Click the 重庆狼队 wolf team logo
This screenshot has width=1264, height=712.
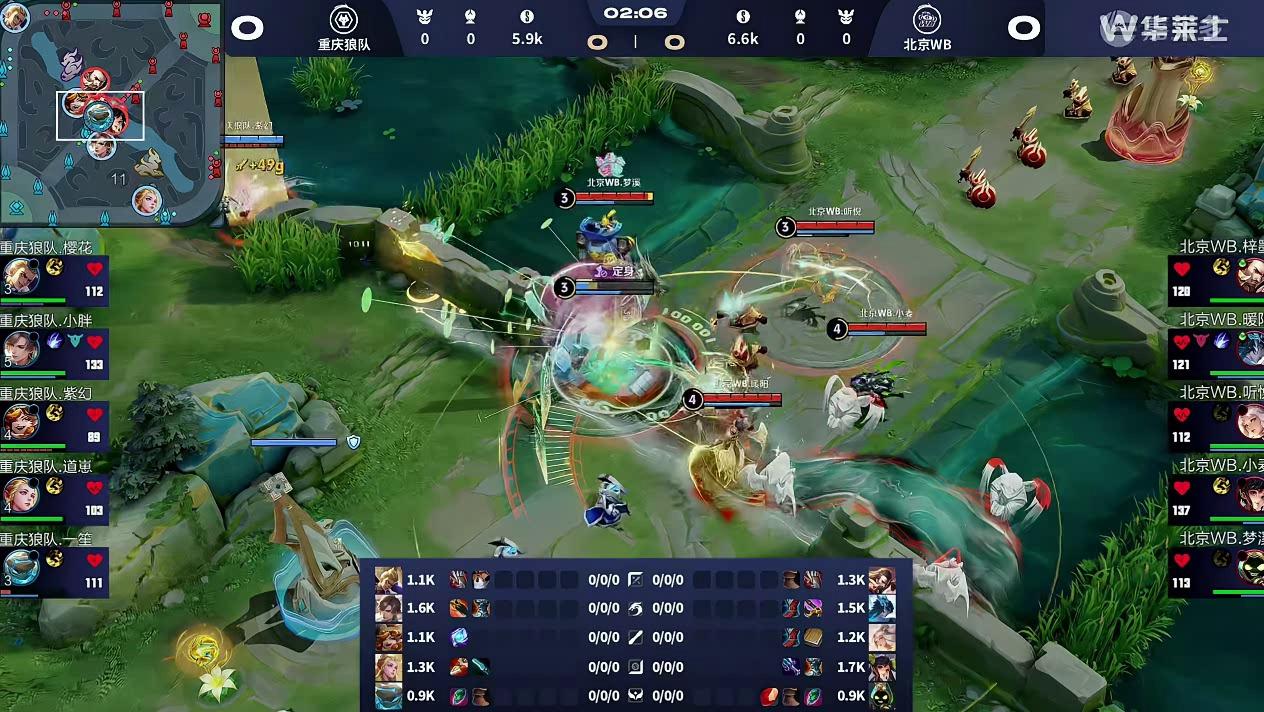(x=344, y=20)
